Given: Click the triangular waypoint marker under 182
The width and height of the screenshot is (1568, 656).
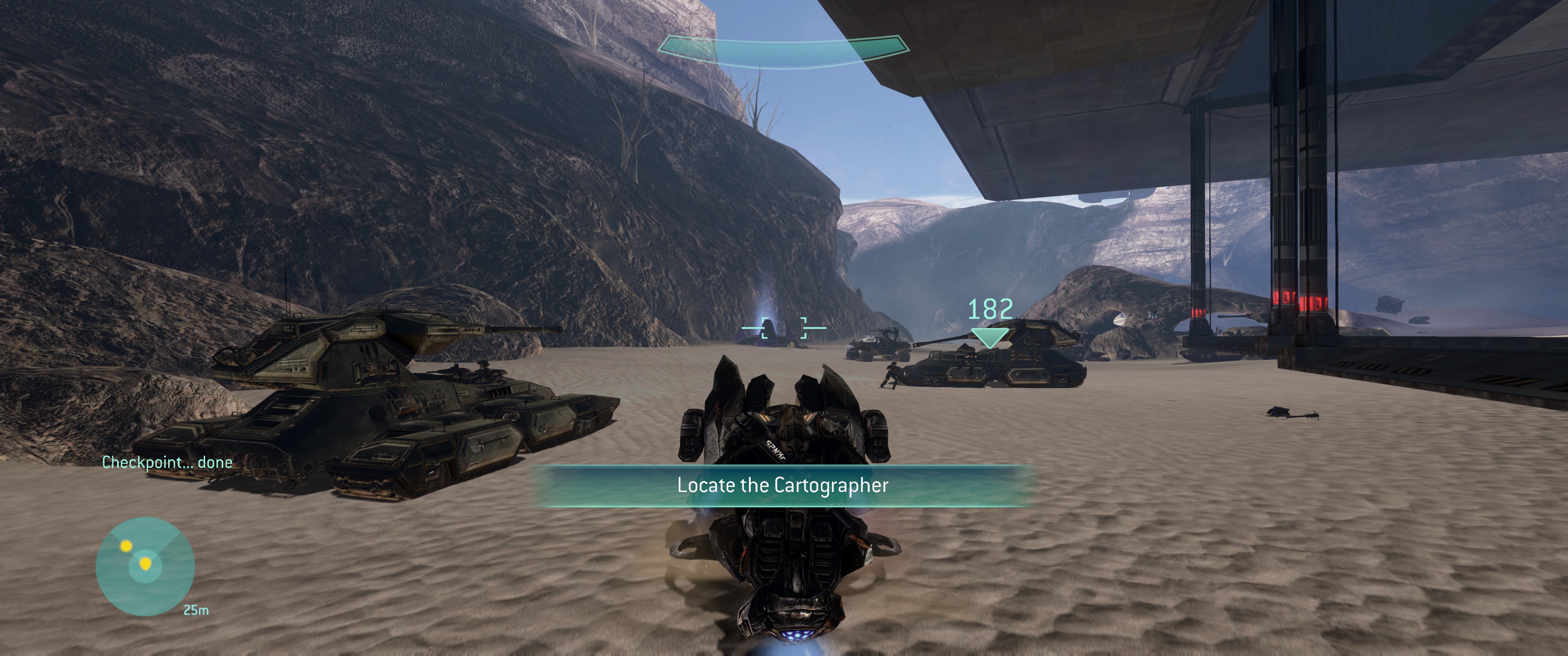Looking at the screenshot, I should 989,337.
